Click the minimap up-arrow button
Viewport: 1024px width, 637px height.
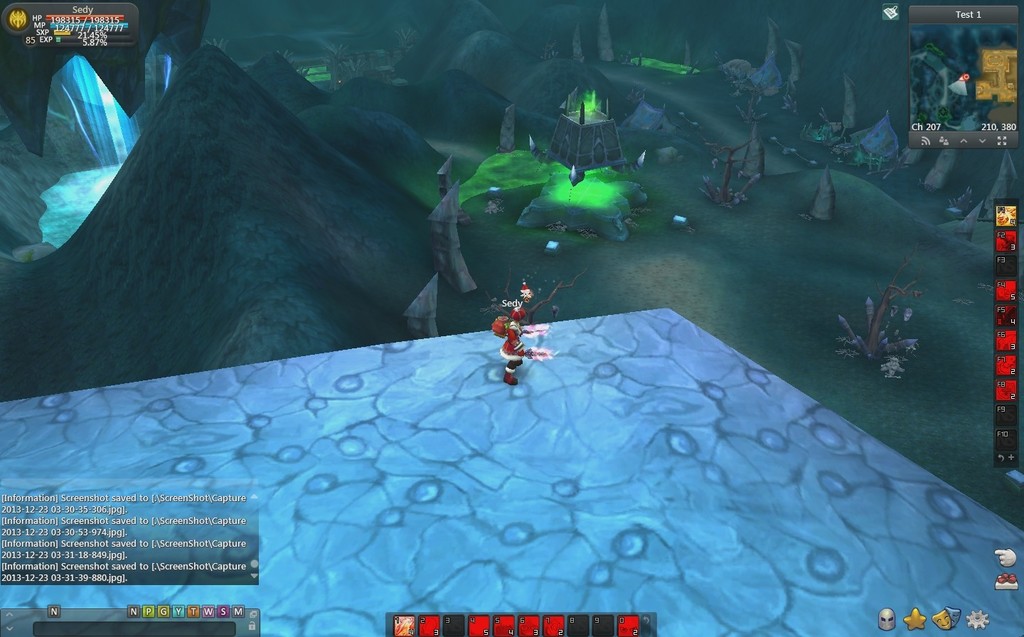pos(963,141)
